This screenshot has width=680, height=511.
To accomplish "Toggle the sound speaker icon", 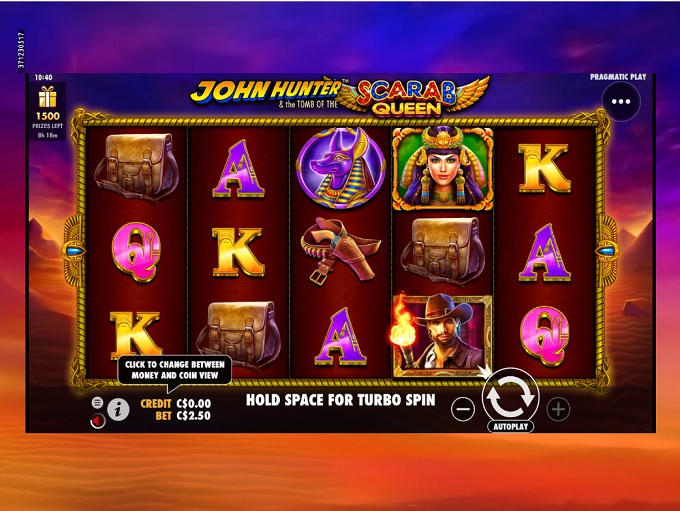I will (97, 421).
